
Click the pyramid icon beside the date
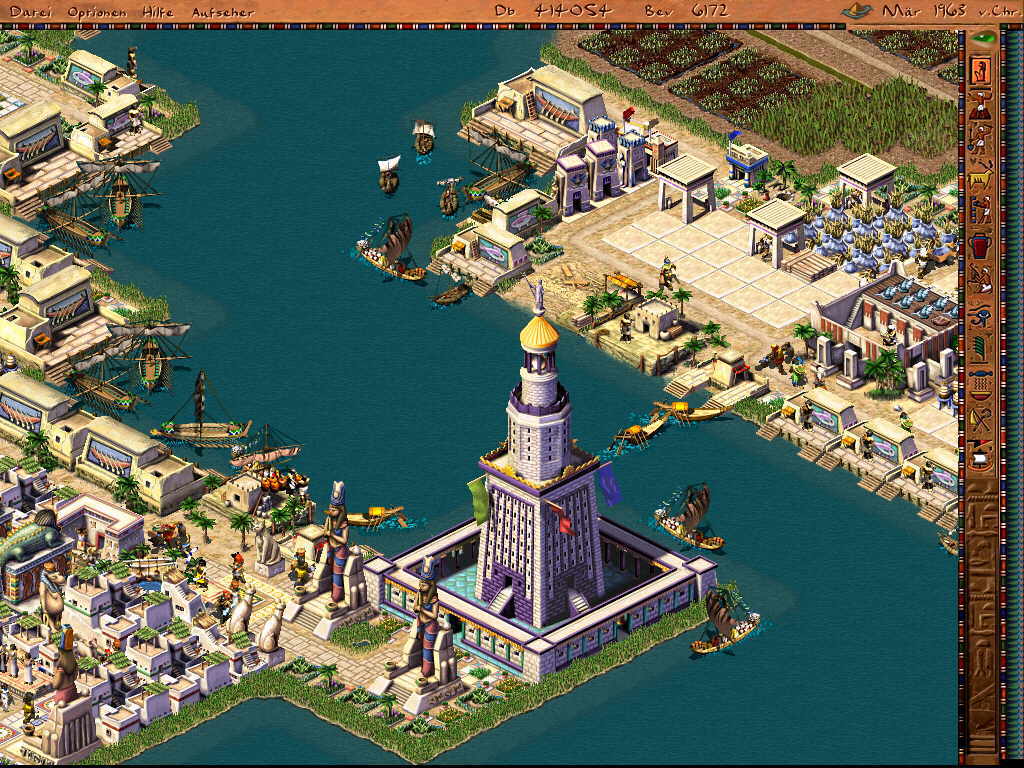[x=857, y=11]
